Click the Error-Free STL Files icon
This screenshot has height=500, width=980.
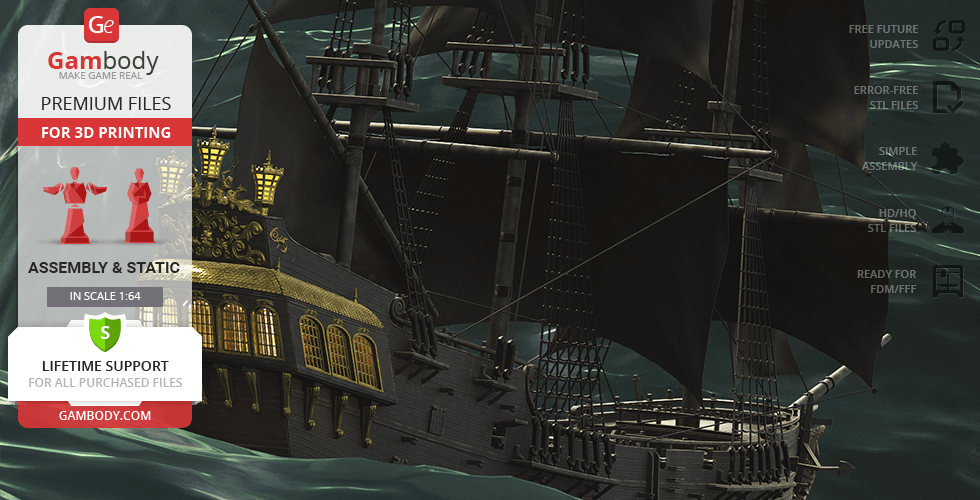click(x=946, y=97)
